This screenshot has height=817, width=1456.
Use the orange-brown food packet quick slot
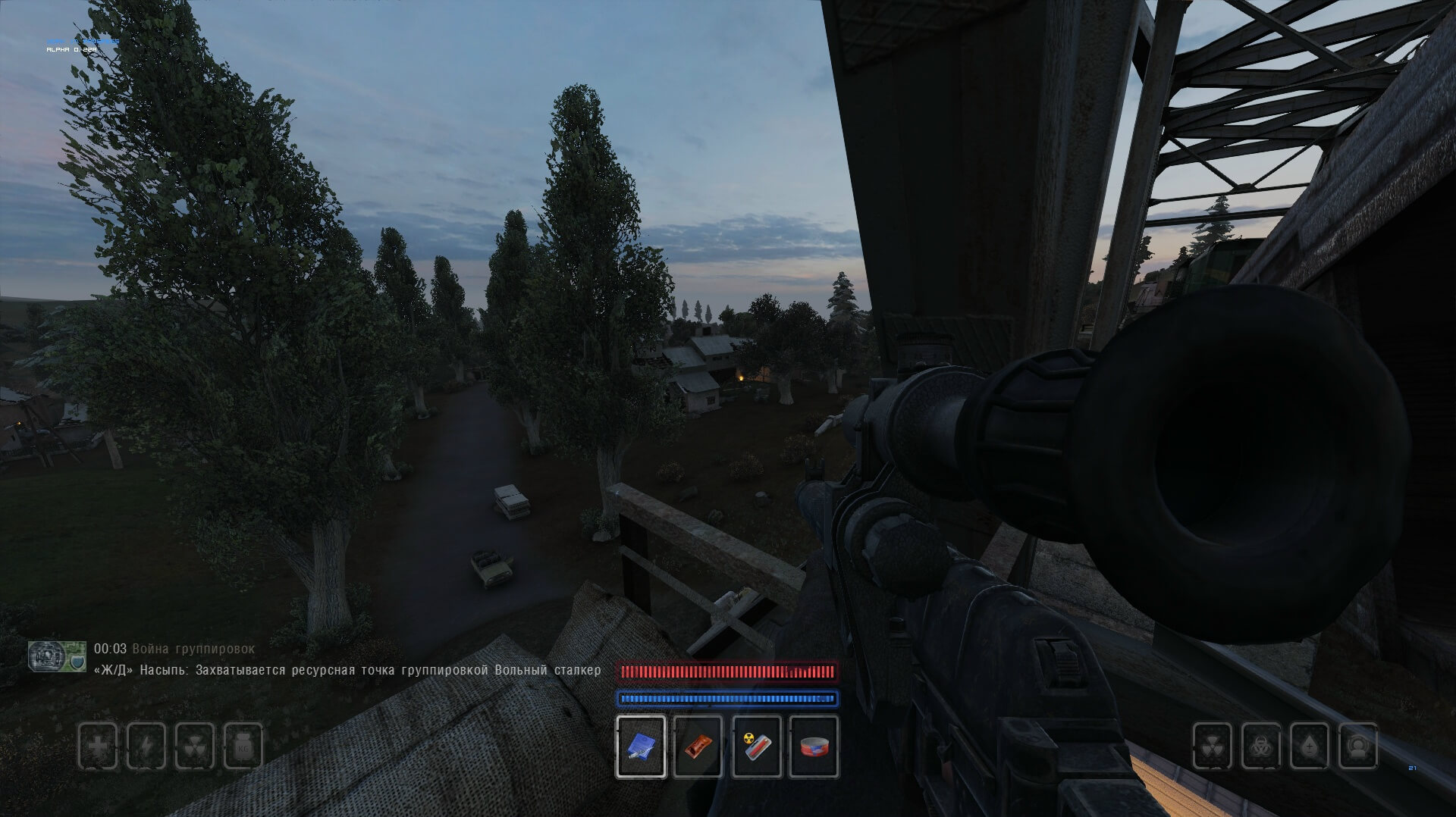(x=698, y=747)
